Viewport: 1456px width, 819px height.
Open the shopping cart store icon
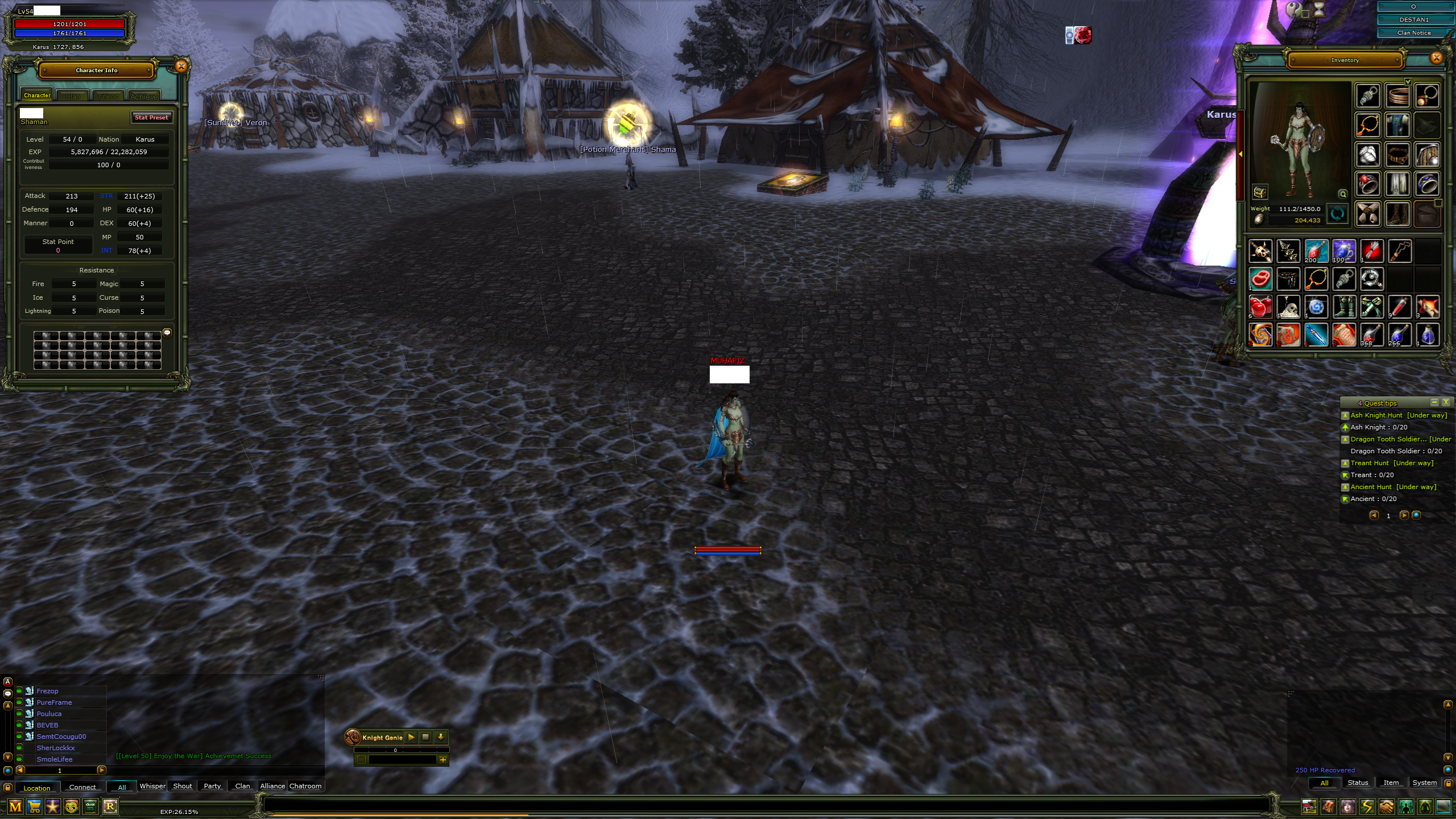[x=34, y=806]
